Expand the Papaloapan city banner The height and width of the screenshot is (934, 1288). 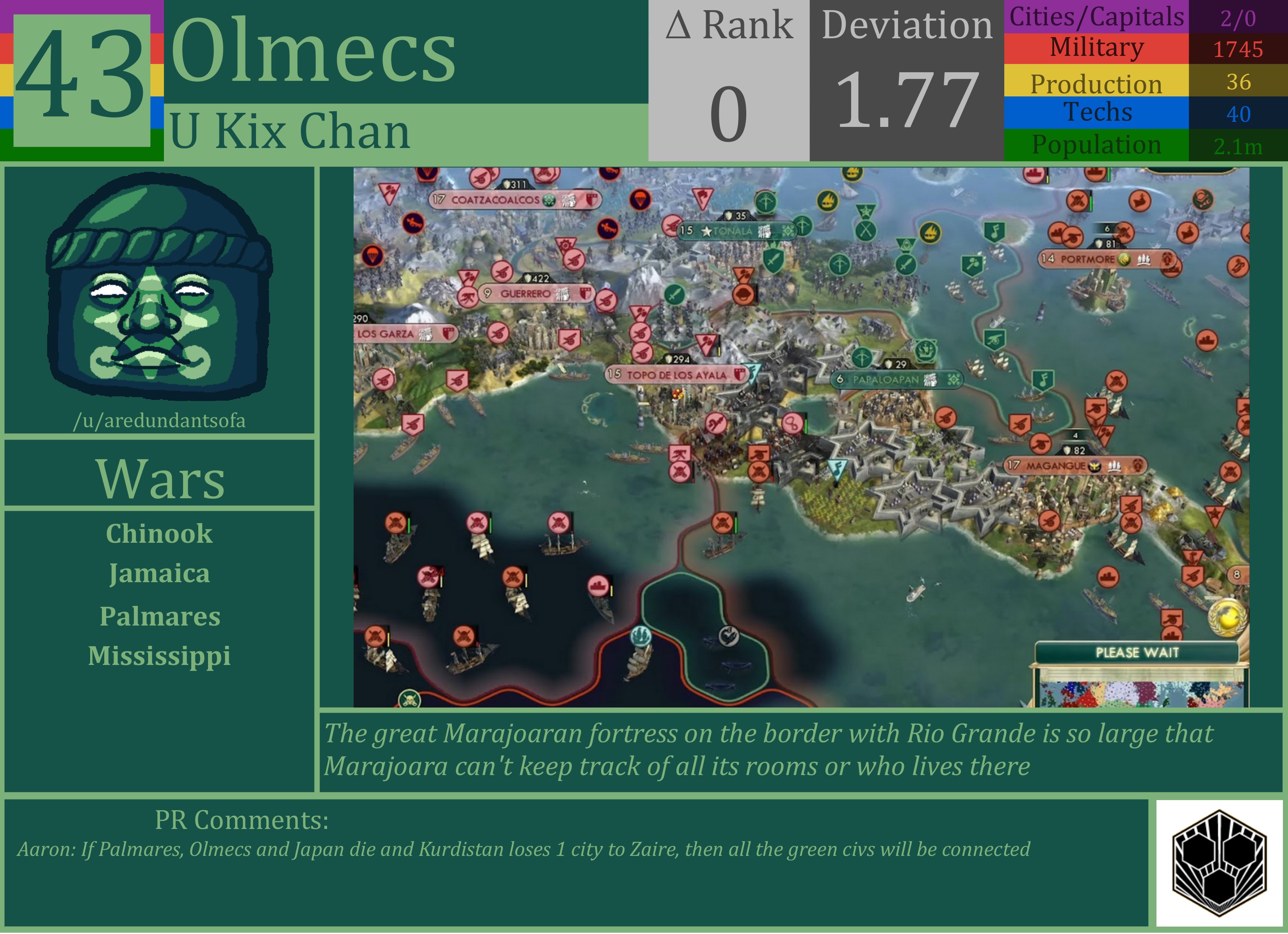[x=886, y=379]
